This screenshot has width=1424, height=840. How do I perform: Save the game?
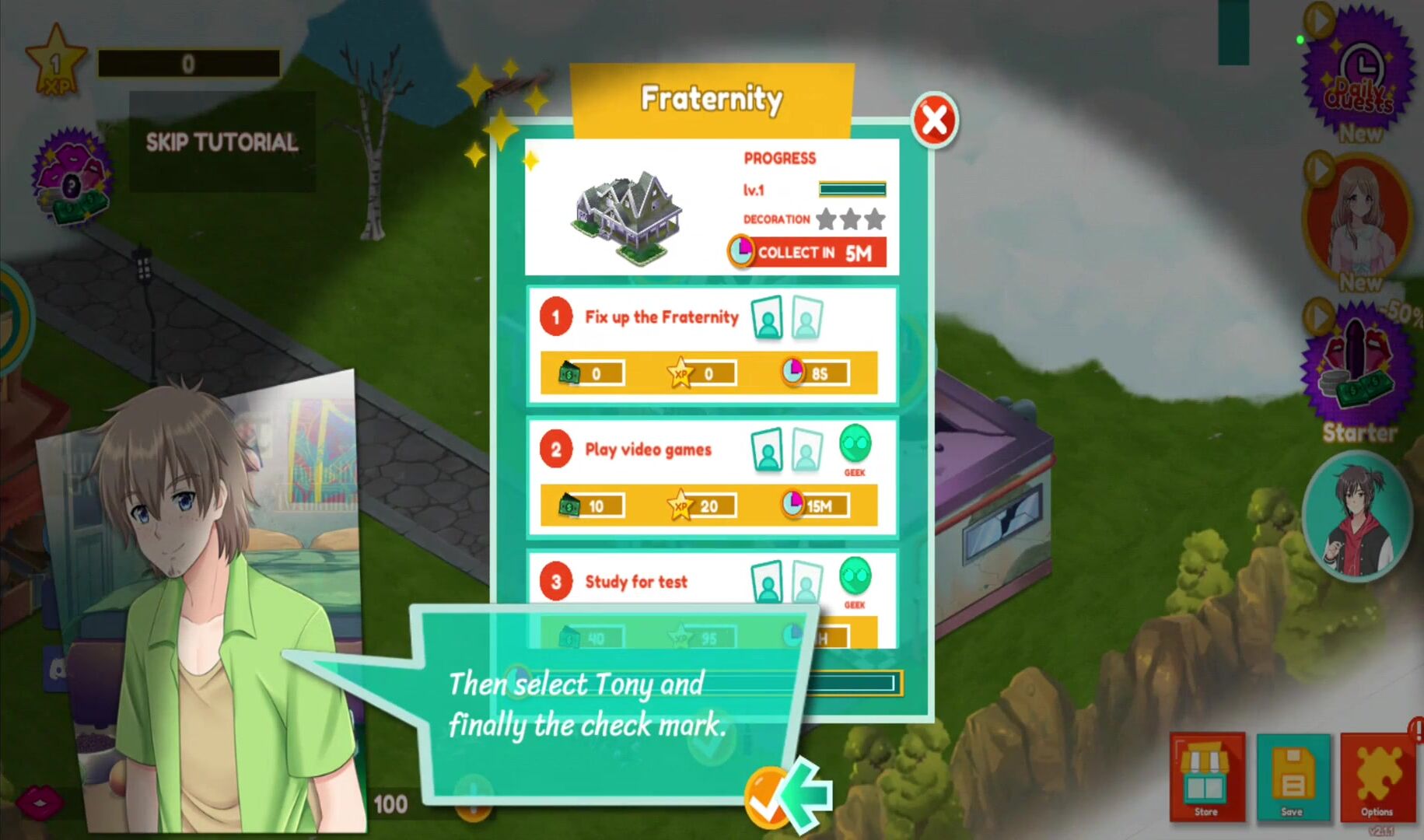(x=1293, y=778)
